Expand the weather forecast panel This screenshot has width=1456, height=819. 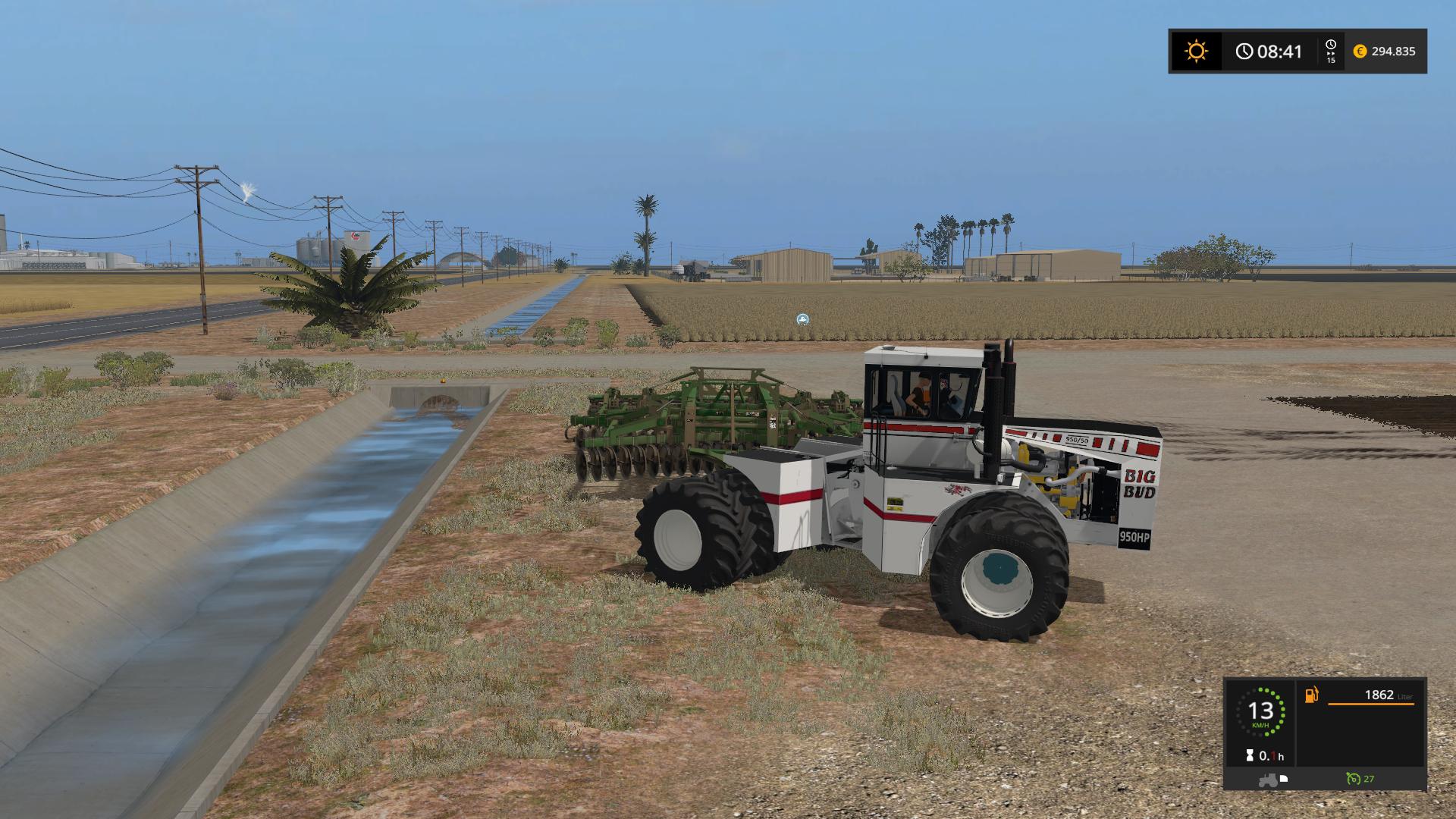(1197, 52)
